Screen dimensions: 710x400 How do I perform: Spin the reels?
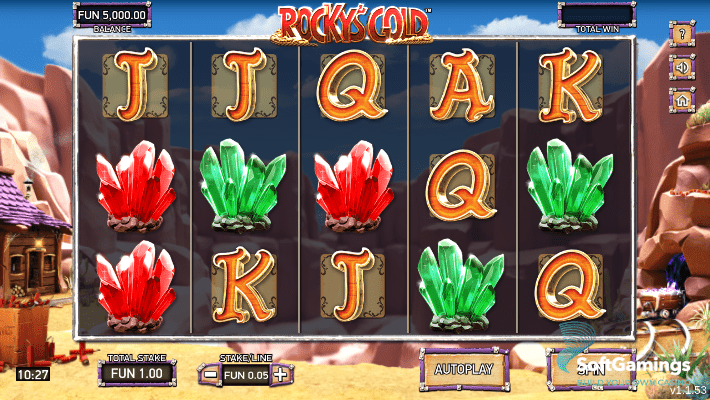pos(590,368)
